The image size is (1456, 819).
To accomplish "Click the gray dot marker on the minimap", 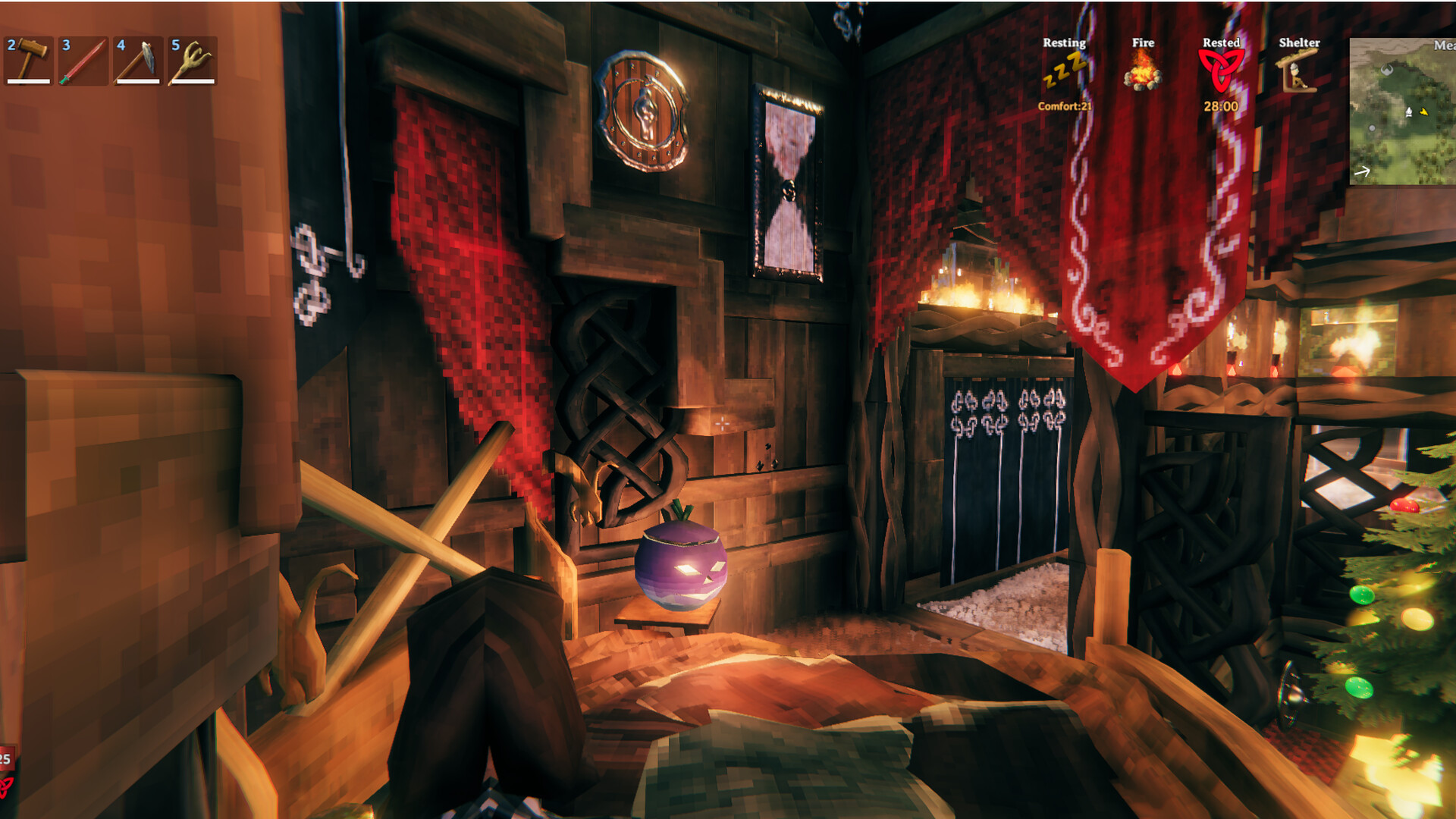I will [1372, 127].
